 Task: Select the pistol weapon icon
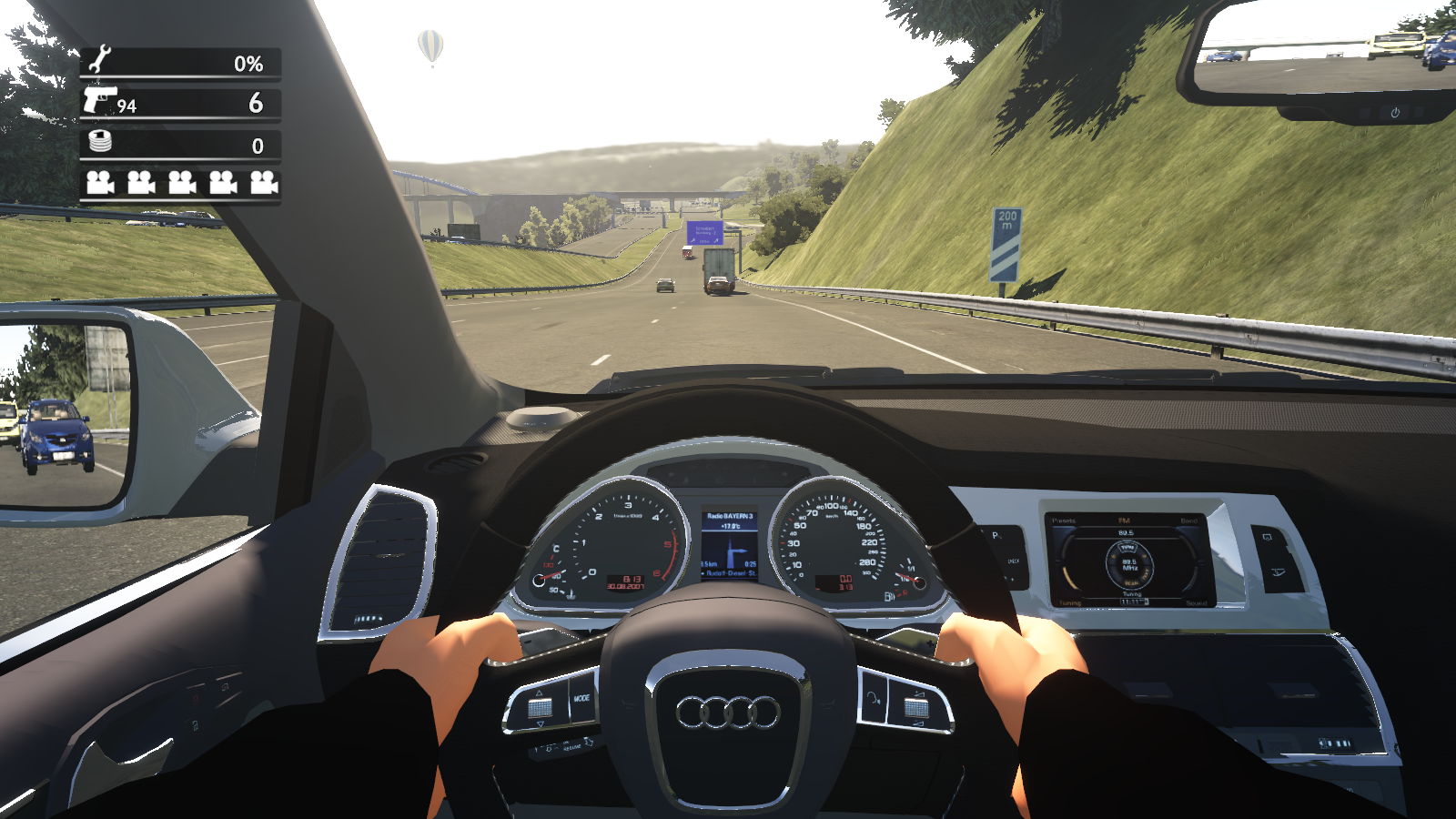[99, 98]
